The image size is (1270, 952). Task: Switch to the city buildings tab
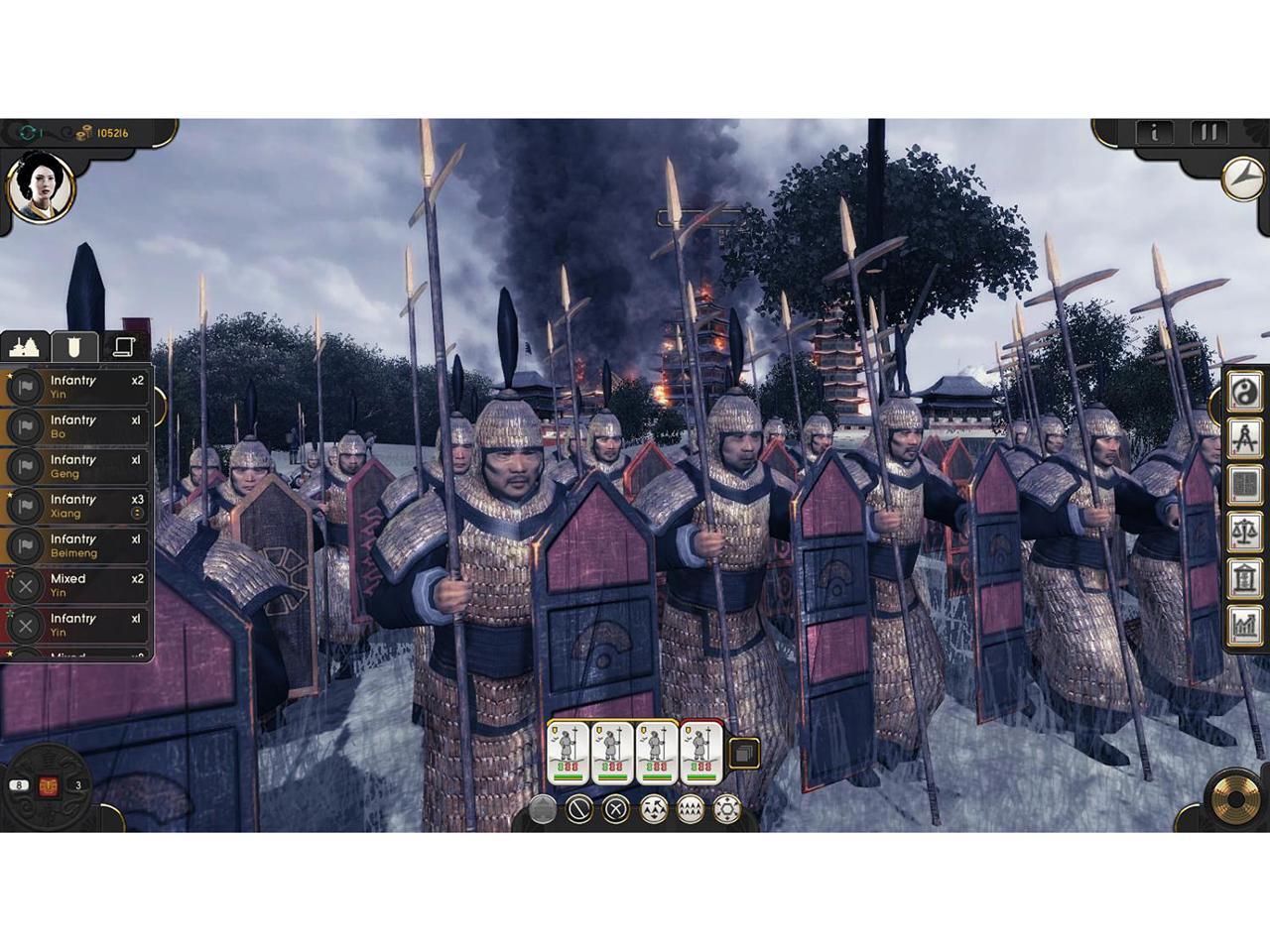(x=24, y=346)
